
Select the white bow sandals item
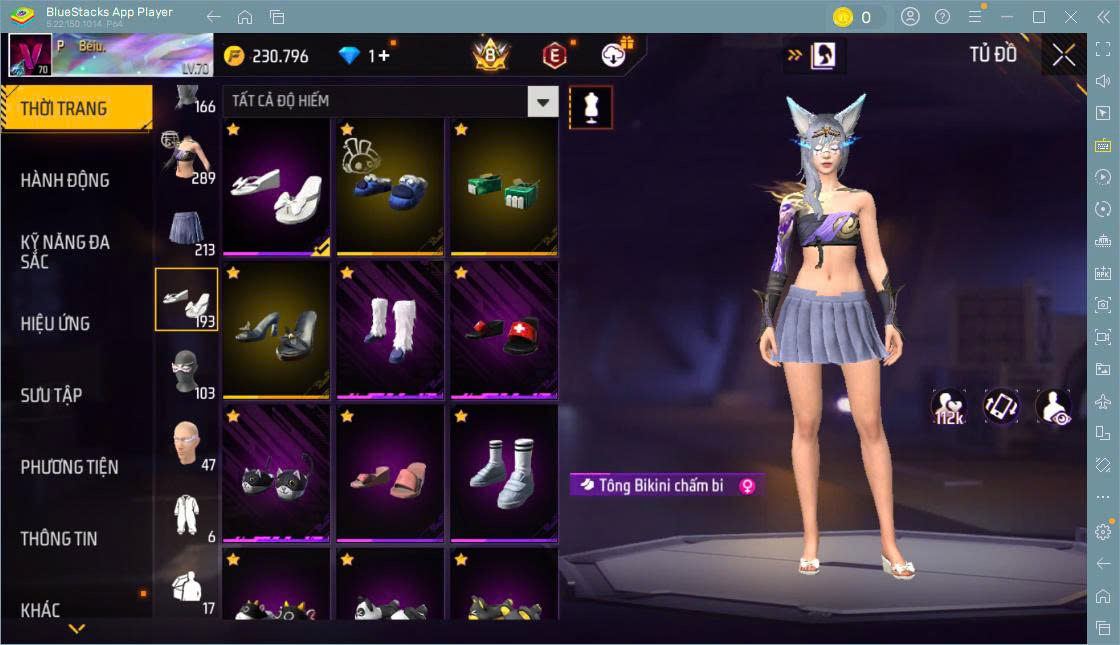click(x=276, y=188)
